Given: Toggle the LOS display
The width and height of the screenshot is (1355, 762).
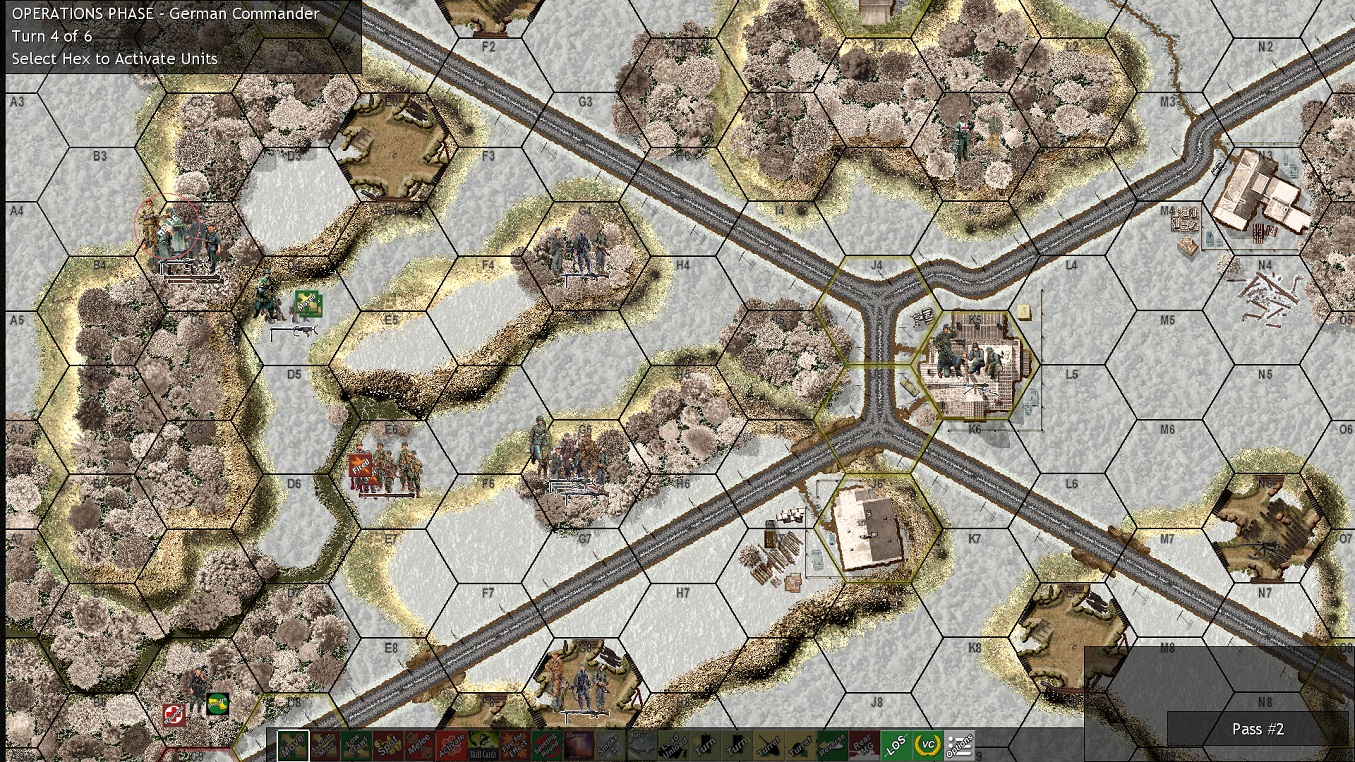Looking at the screenshot, I should pos(894,744).
